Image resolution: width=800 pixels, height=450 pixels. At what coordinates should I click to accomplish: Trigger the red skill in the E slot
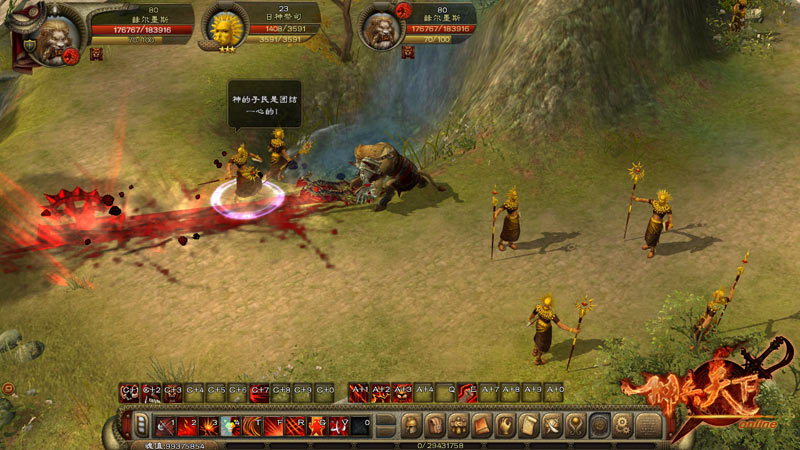pos(466,393)
